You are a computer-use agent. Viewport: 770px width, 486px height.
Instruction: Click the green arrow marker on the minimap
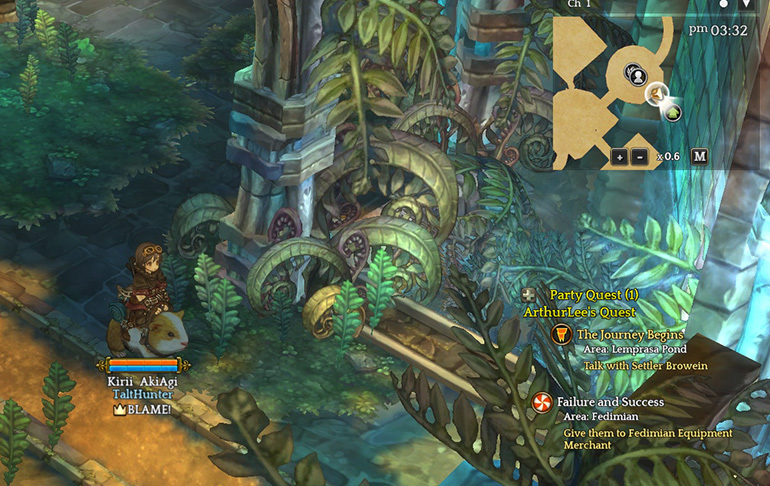[x=673, y=113]
